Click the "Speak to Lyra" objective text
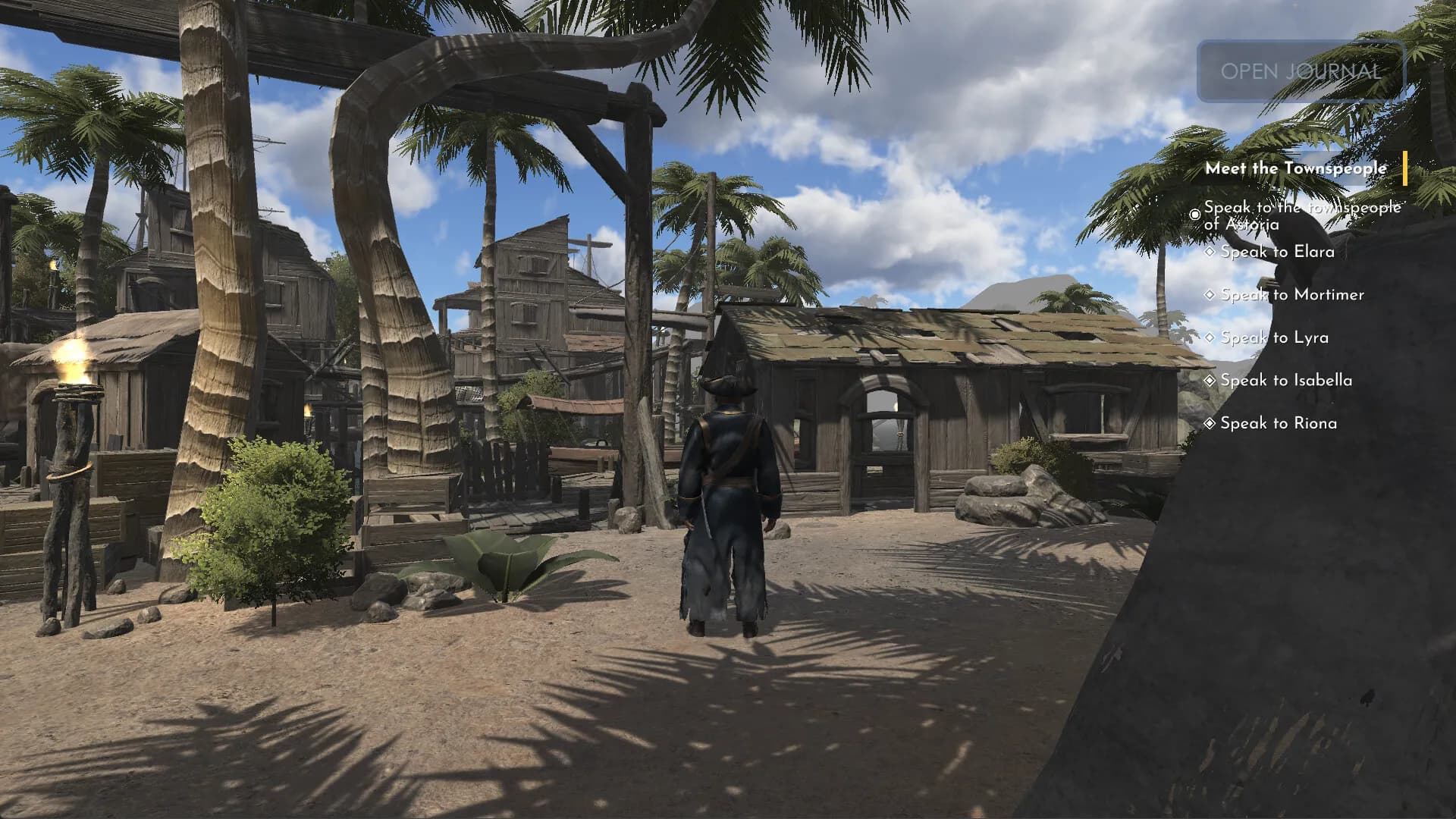The image size is (1456, 819). [1276, 337]
